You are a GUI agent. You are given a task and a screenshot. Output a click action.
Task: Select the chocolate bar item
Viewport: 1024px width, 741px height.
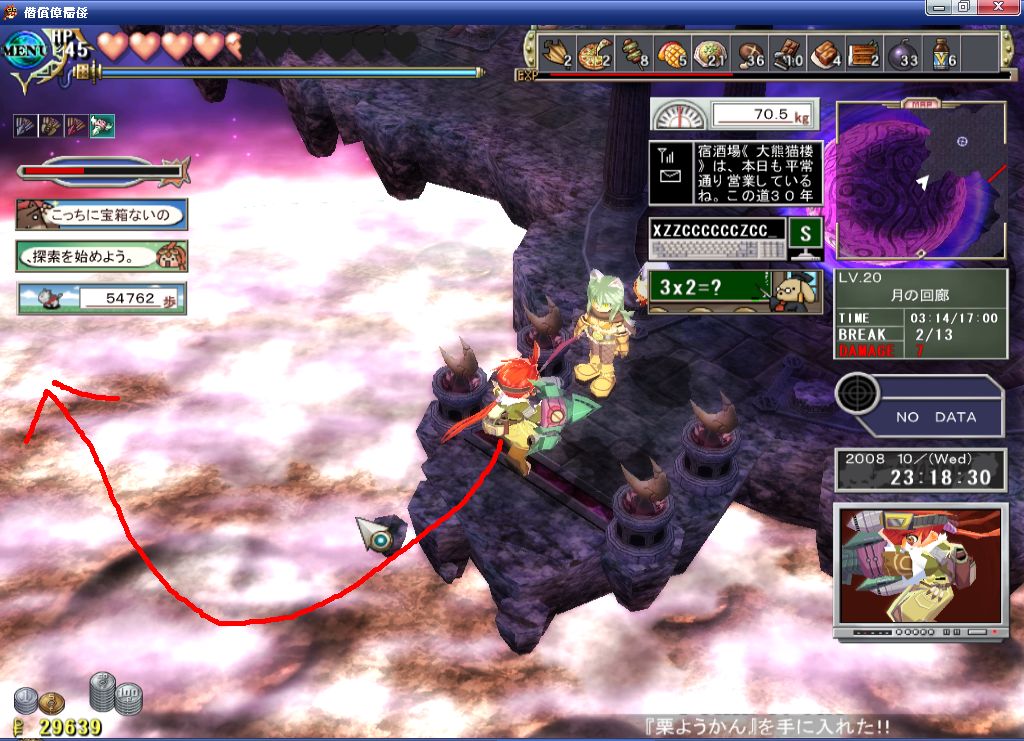tap(788, 52)
